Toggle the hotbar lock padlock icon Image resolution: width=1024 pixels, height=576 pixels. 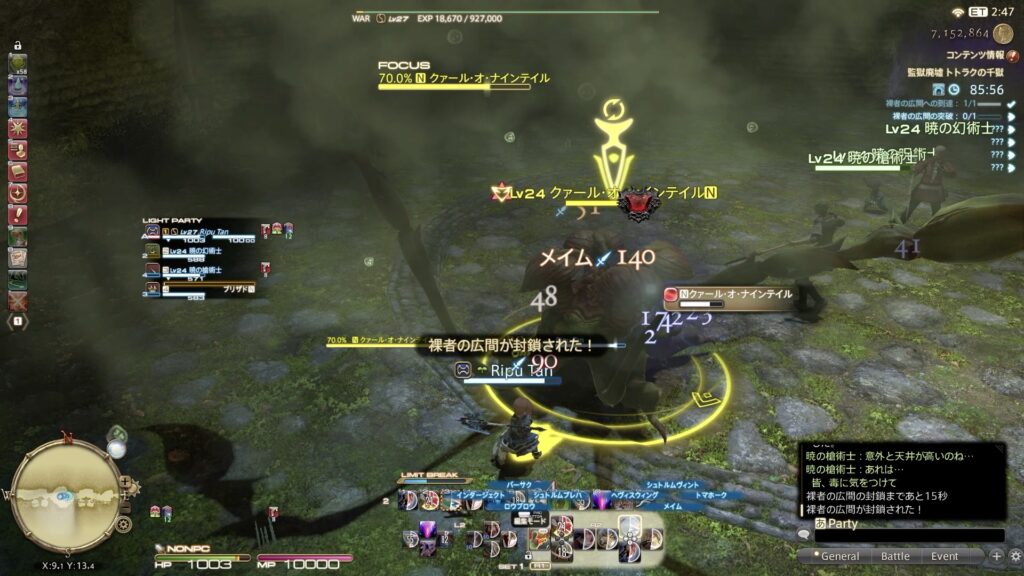tap(17, 45)
